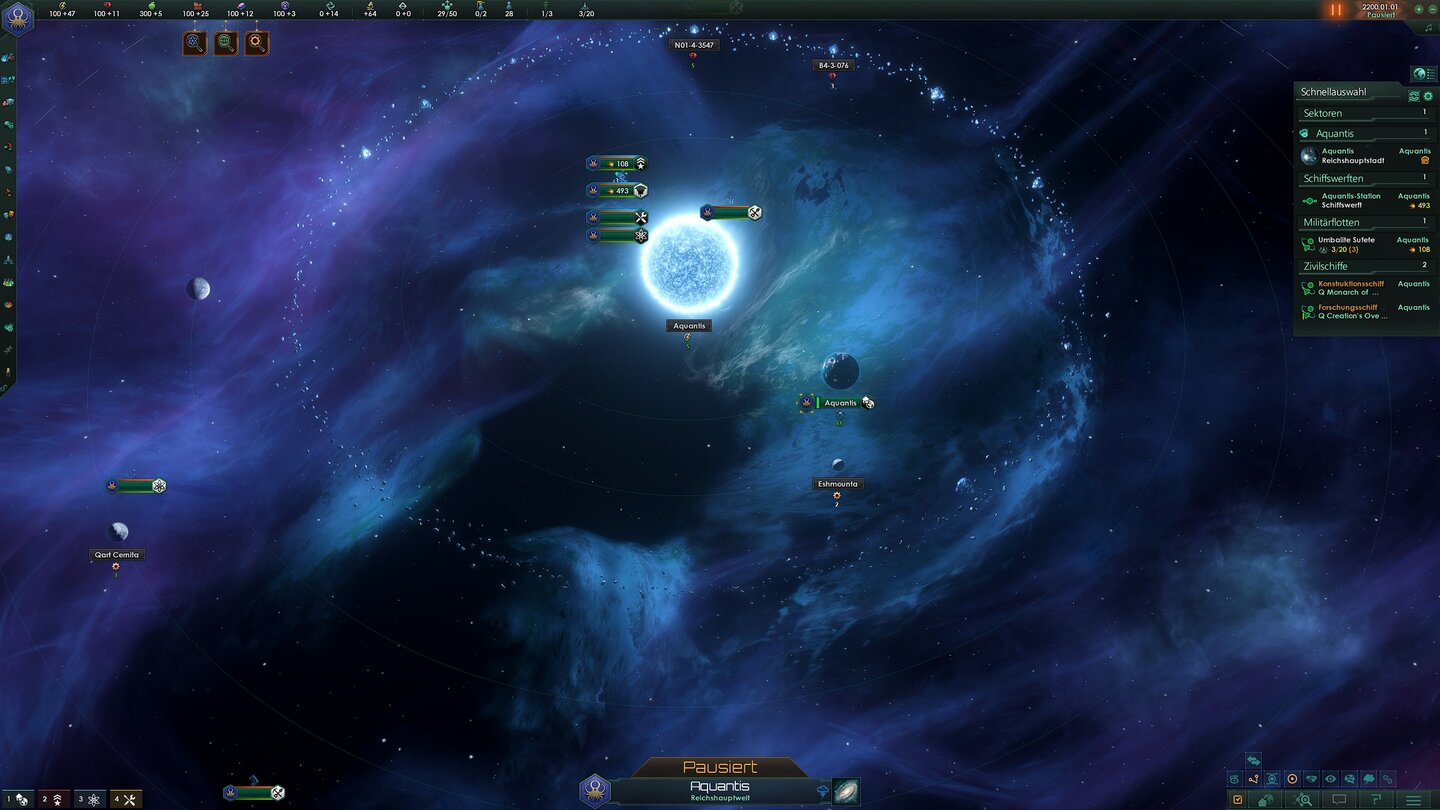The height and width of the screenshot is (810, 1440).
Task: Click the orange engineering research alert
Action: 257,43
